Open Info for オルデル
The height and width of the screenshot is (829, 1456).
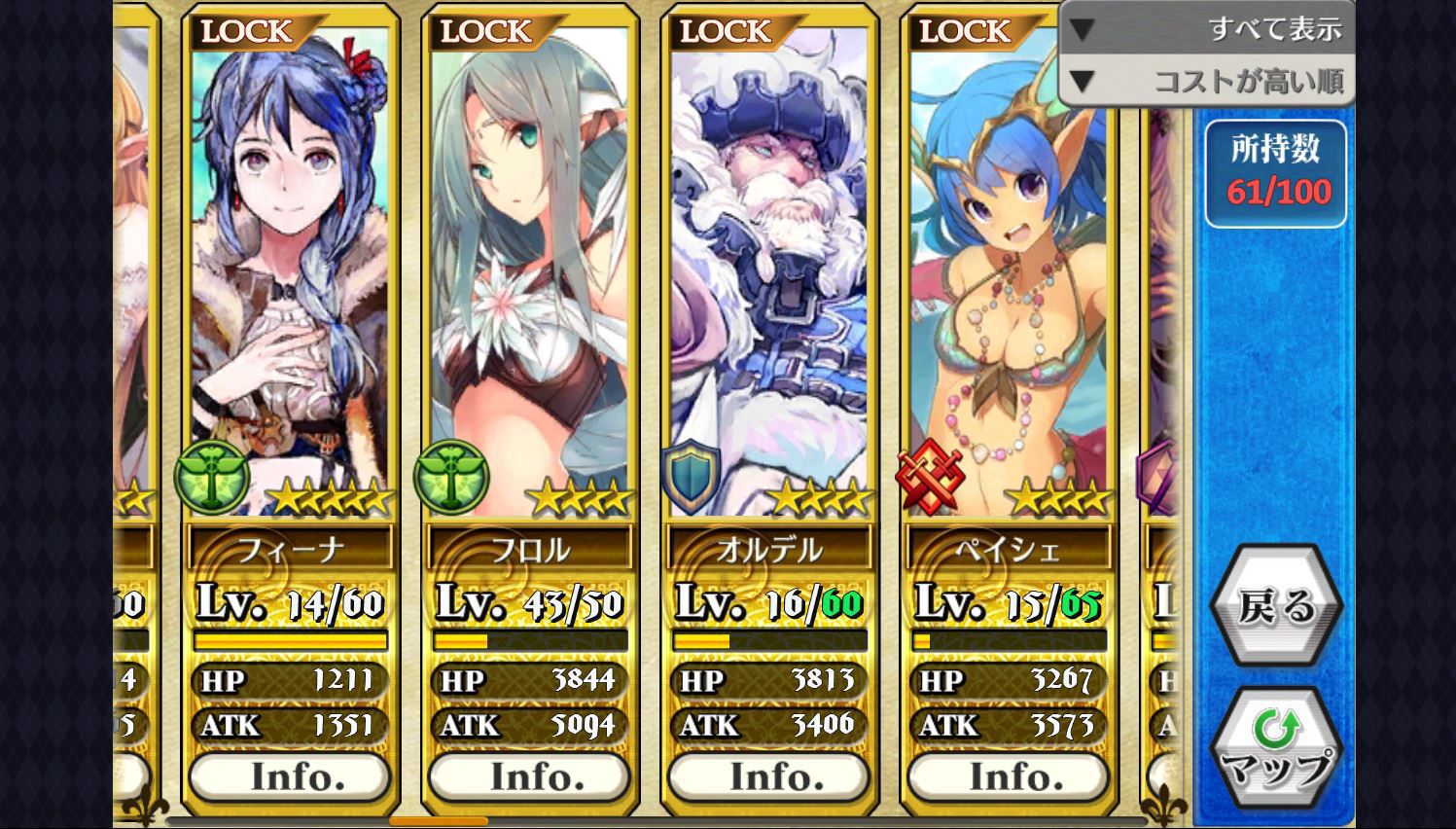[x=769, y=776]
